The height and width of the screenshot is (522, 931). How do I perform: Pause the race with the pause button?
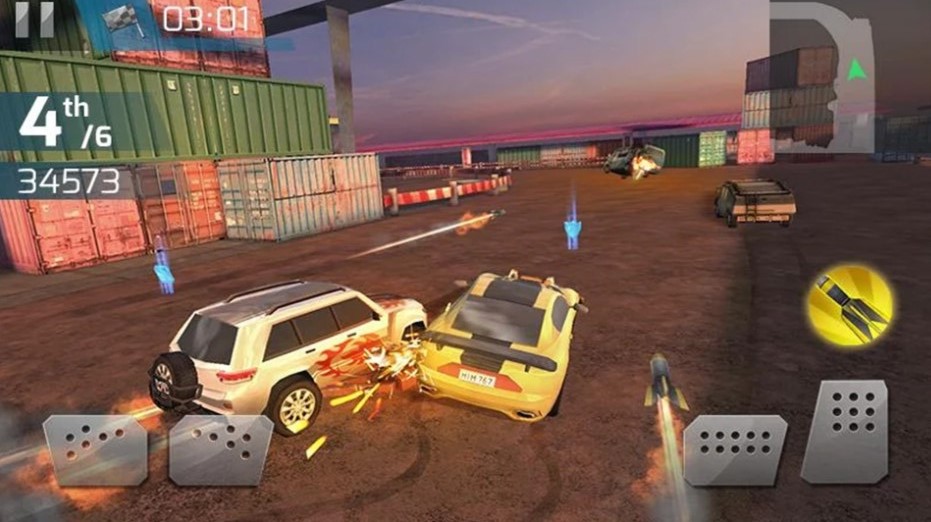(35, 18)
